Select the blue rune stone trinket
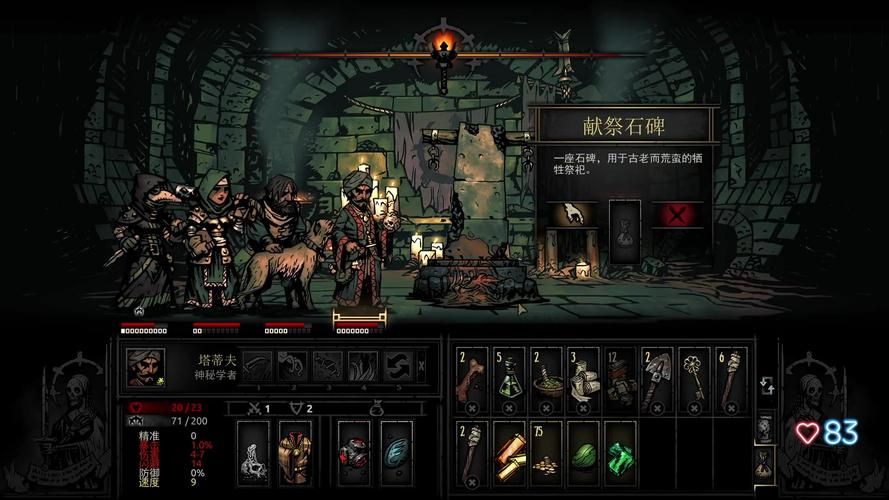Viewport: 889px width, 500px height. coord(397,453)
